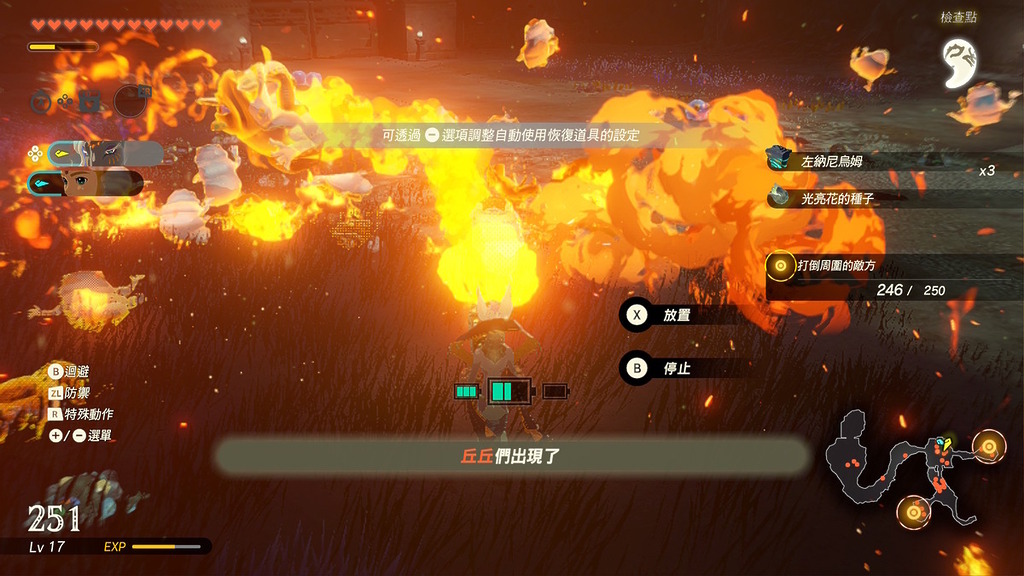Click the white ghost checkpoint icon
The image size is (1024, 576).
pos(960,62)
